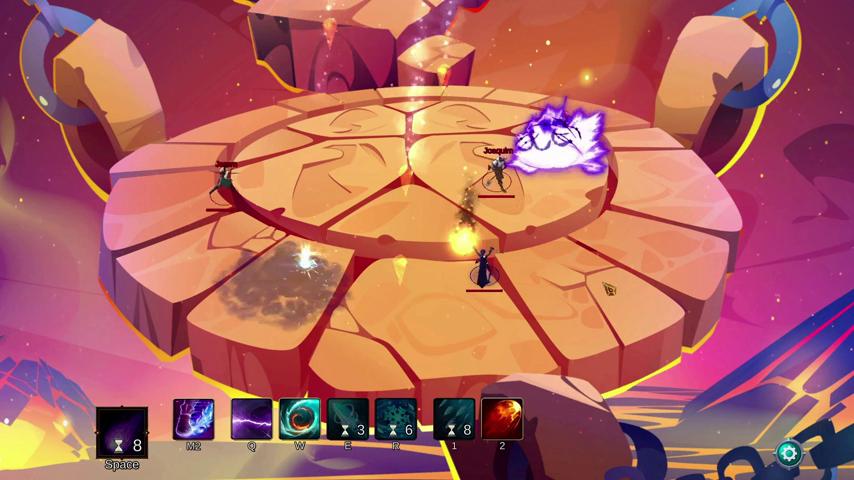Select the E ability on cooldown
This screenshot has width=854, height=480.
(348, 419)
